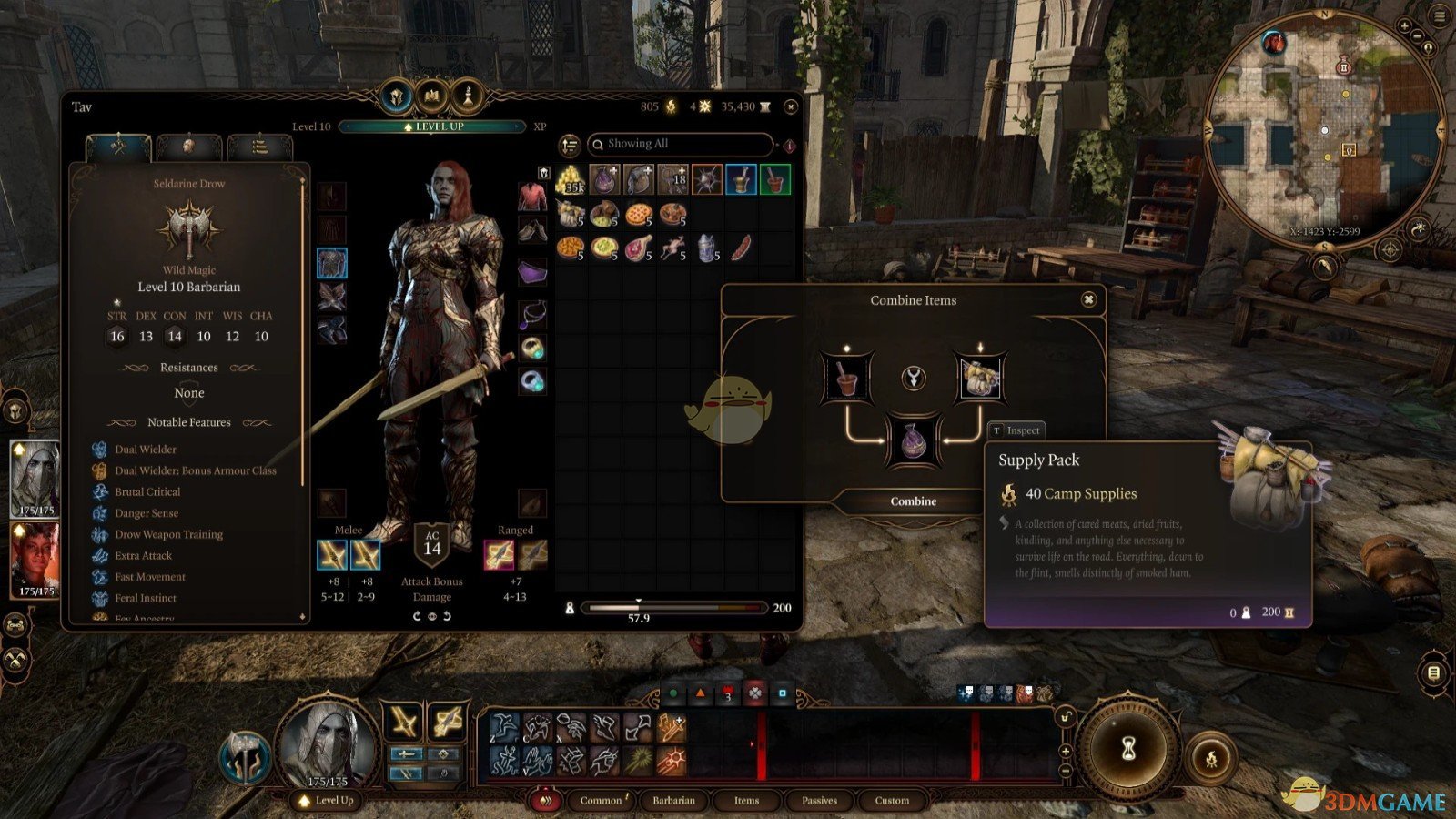
Task: Select the Common hotbar tab
Action: [x=601, y=801]
